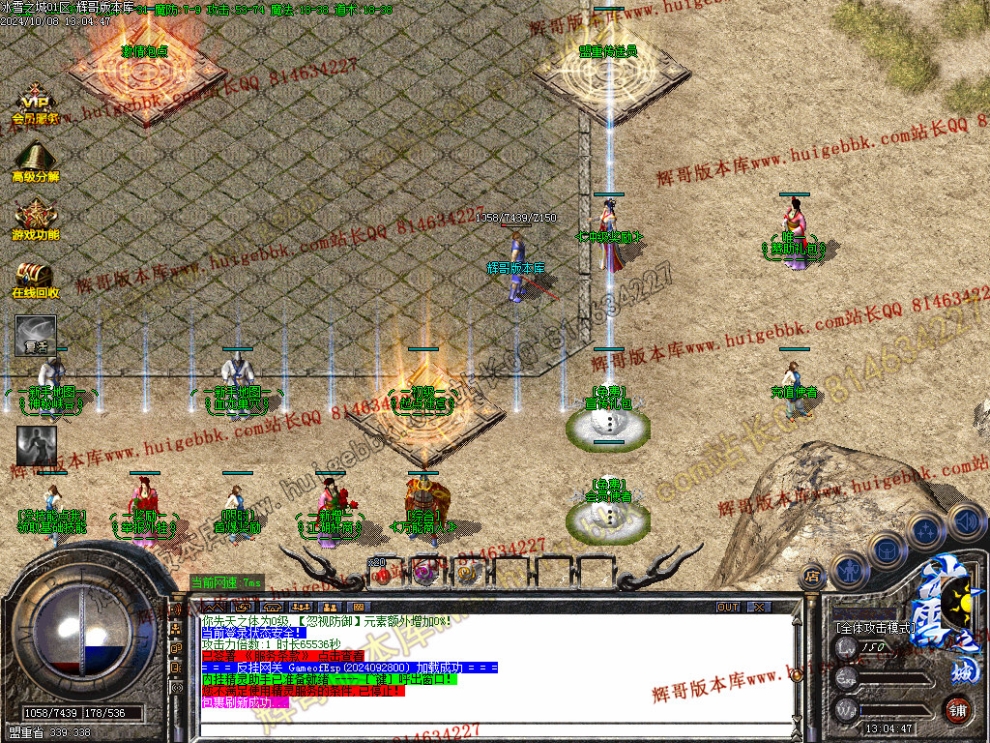The height and width of the screenshot is (743, 990).
Task: Open 在线回收 online recycling chest
Action: (x=35, y=277)
